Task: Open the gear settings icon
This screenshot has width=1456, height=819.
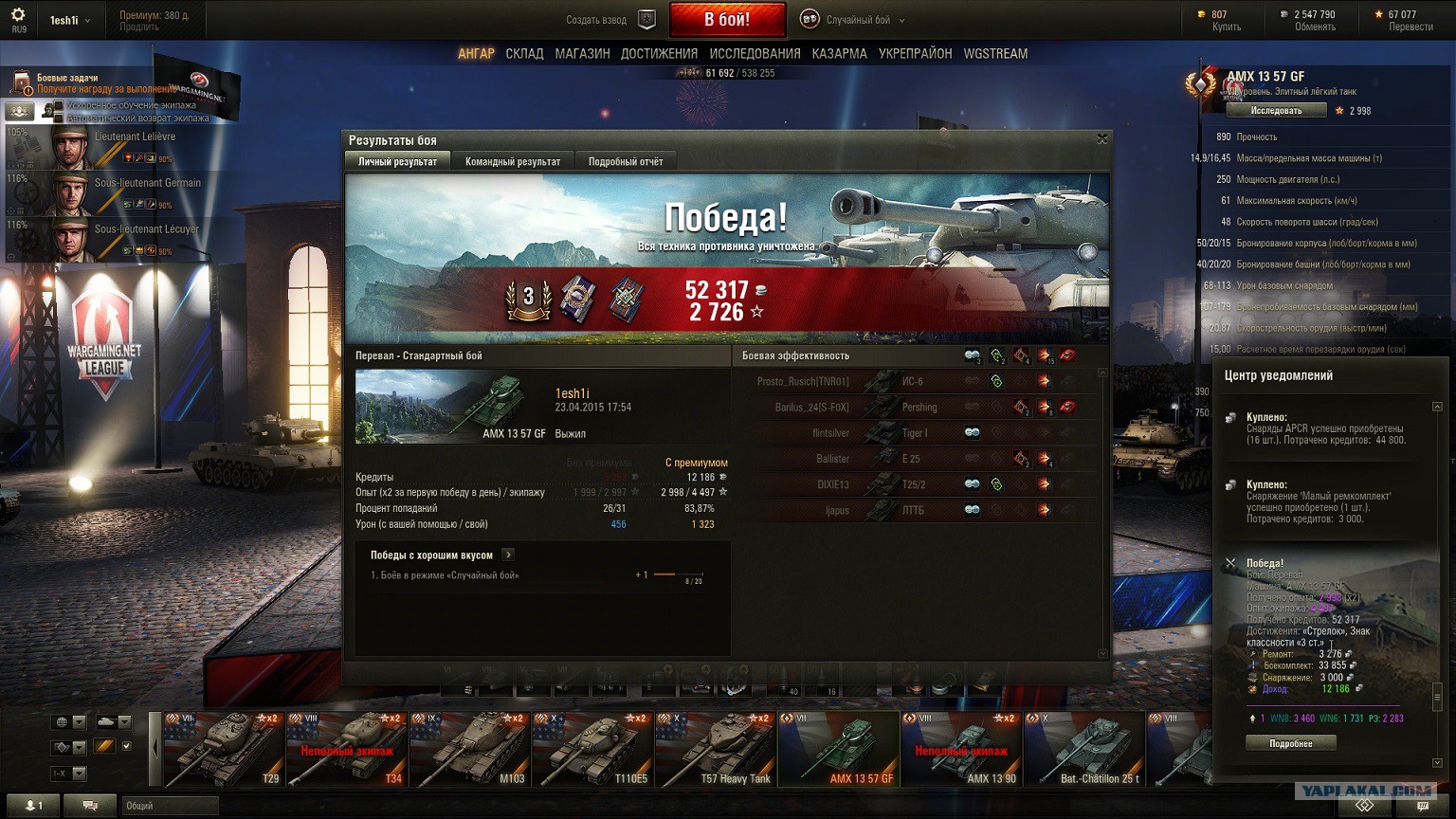Action: point(18,15)
